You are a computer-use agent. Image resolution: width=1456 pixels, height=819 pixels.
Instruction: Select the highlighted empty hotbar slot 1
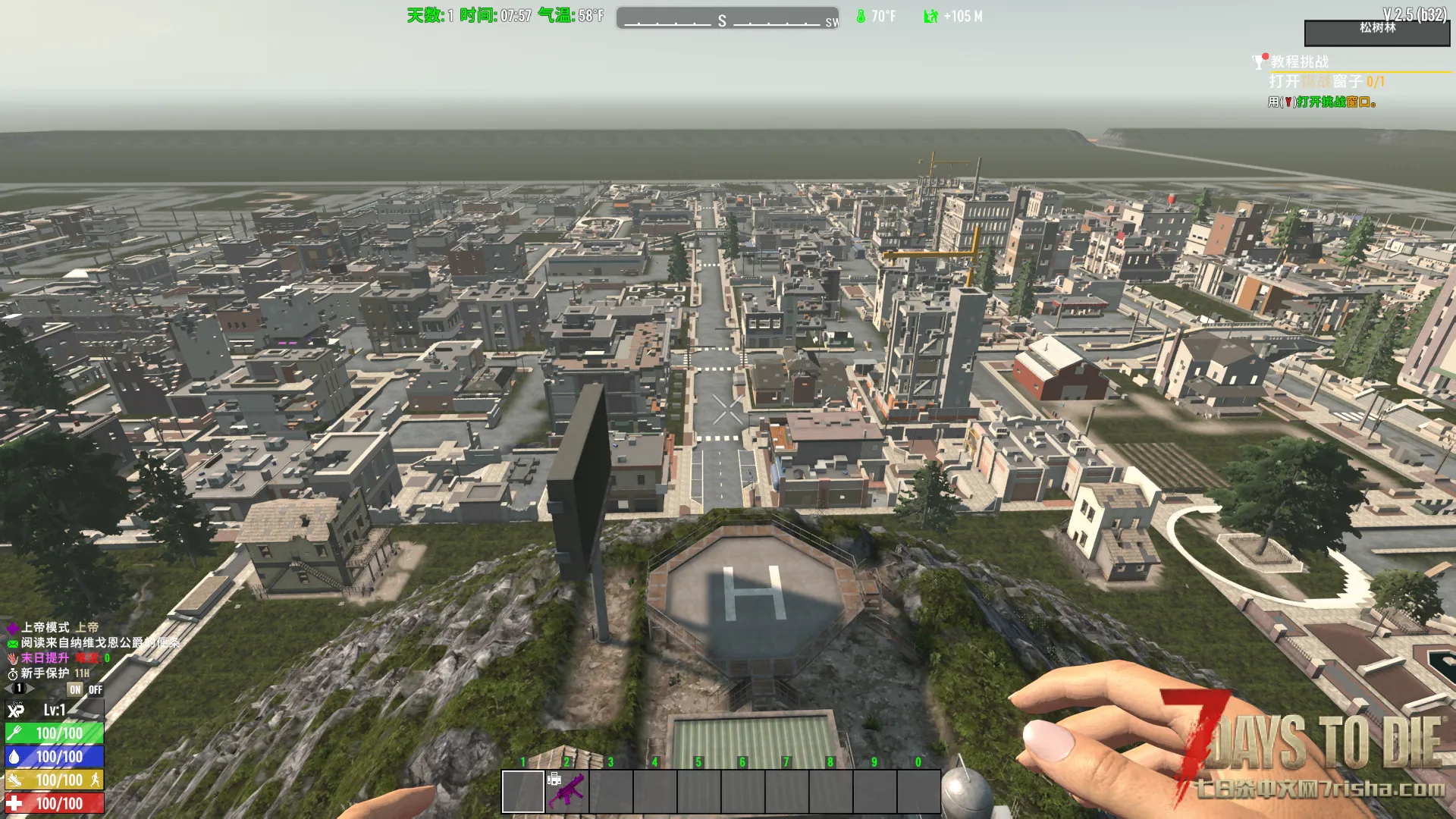[x=522, y=791]
